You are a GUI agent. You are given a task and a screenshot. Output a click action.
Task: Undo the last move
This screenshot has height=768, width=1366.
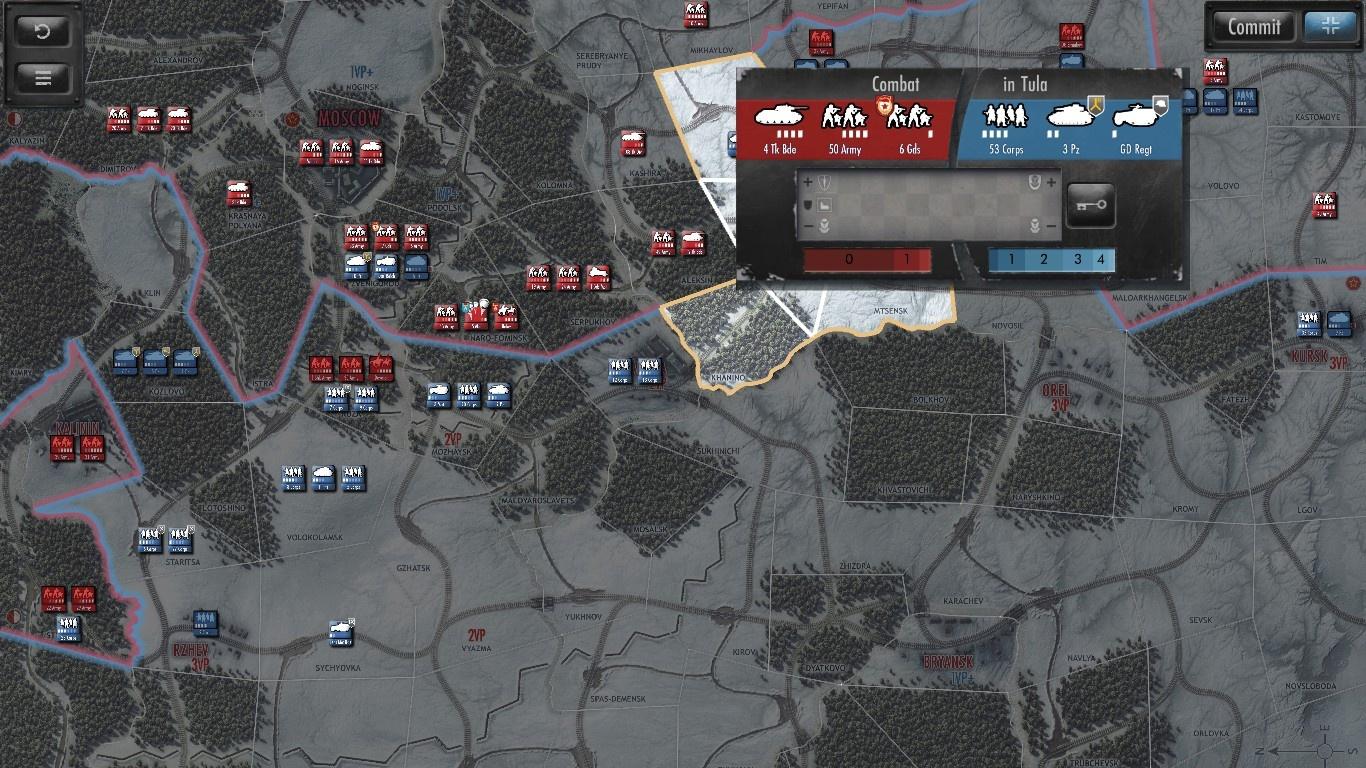(43, 31)
